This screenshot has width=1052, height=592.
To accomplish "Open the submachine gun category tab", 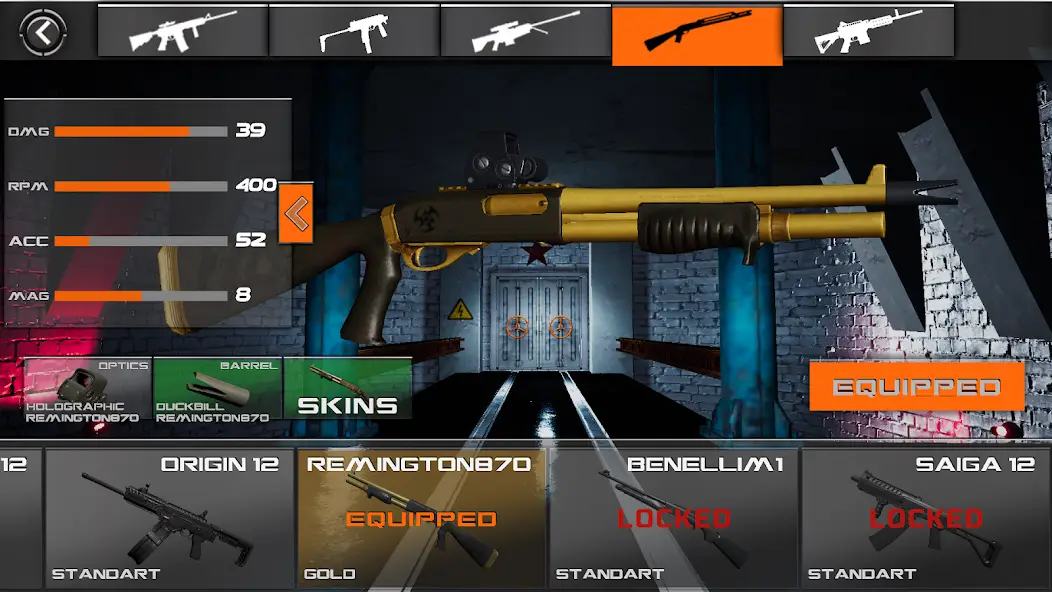I will click(x=354, y=32).
